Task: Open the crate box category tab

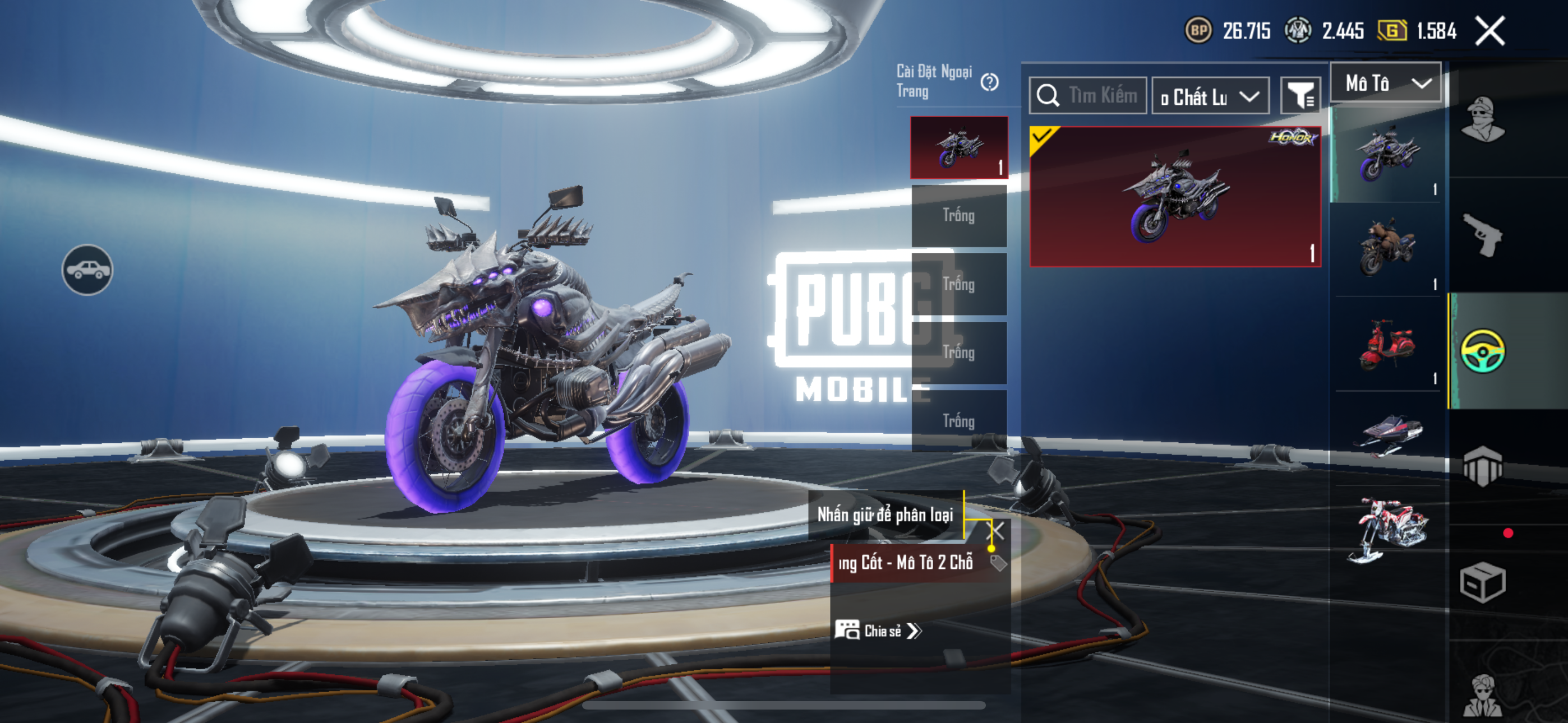Action: (x=1483, y=582)
